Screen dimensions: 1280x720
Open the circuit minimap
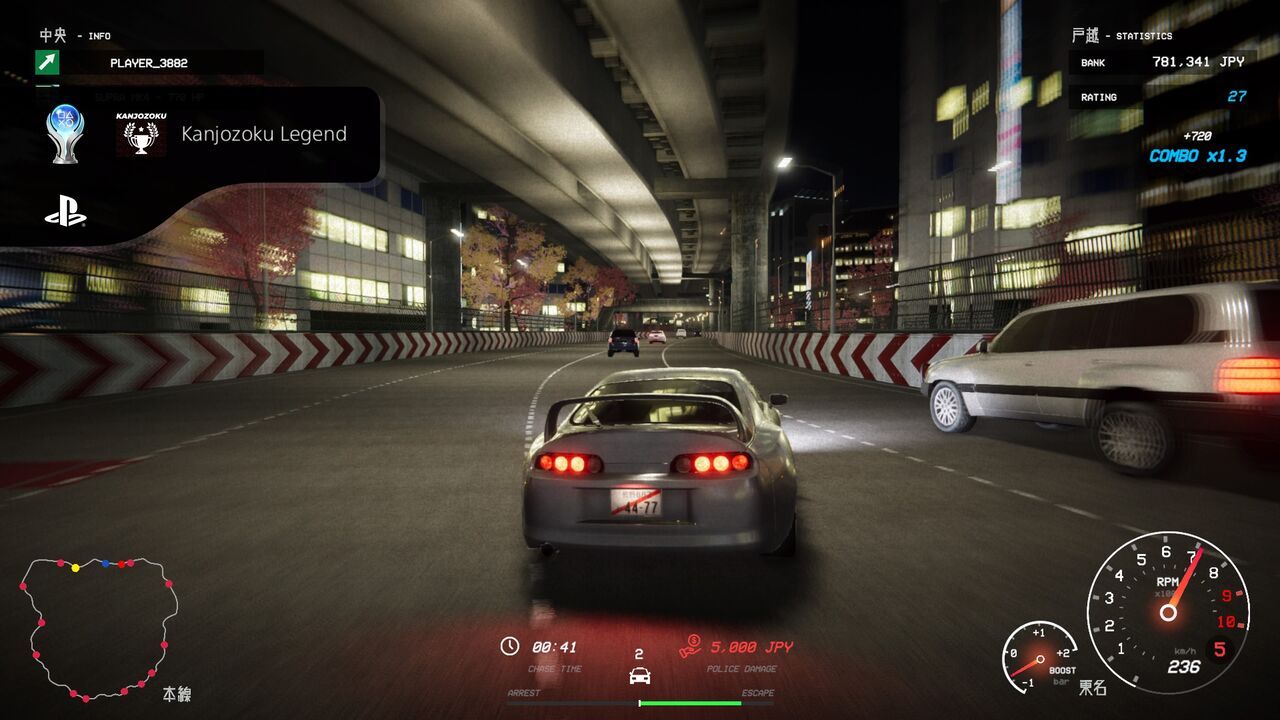pos(98,628)
